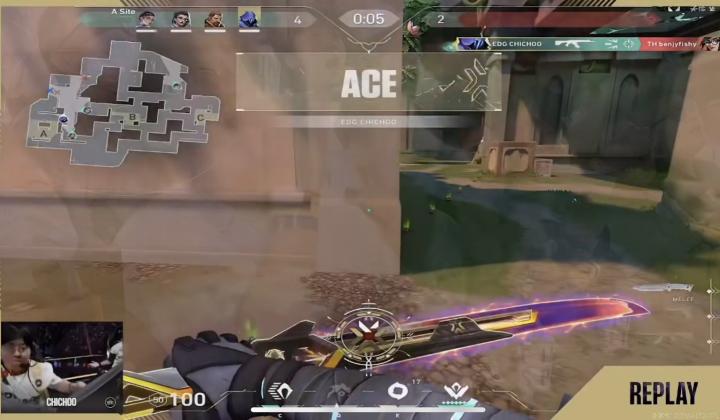The image size is (720, 420).
Task: Select the melee knife weapon slot
Action: coord(660,290)
